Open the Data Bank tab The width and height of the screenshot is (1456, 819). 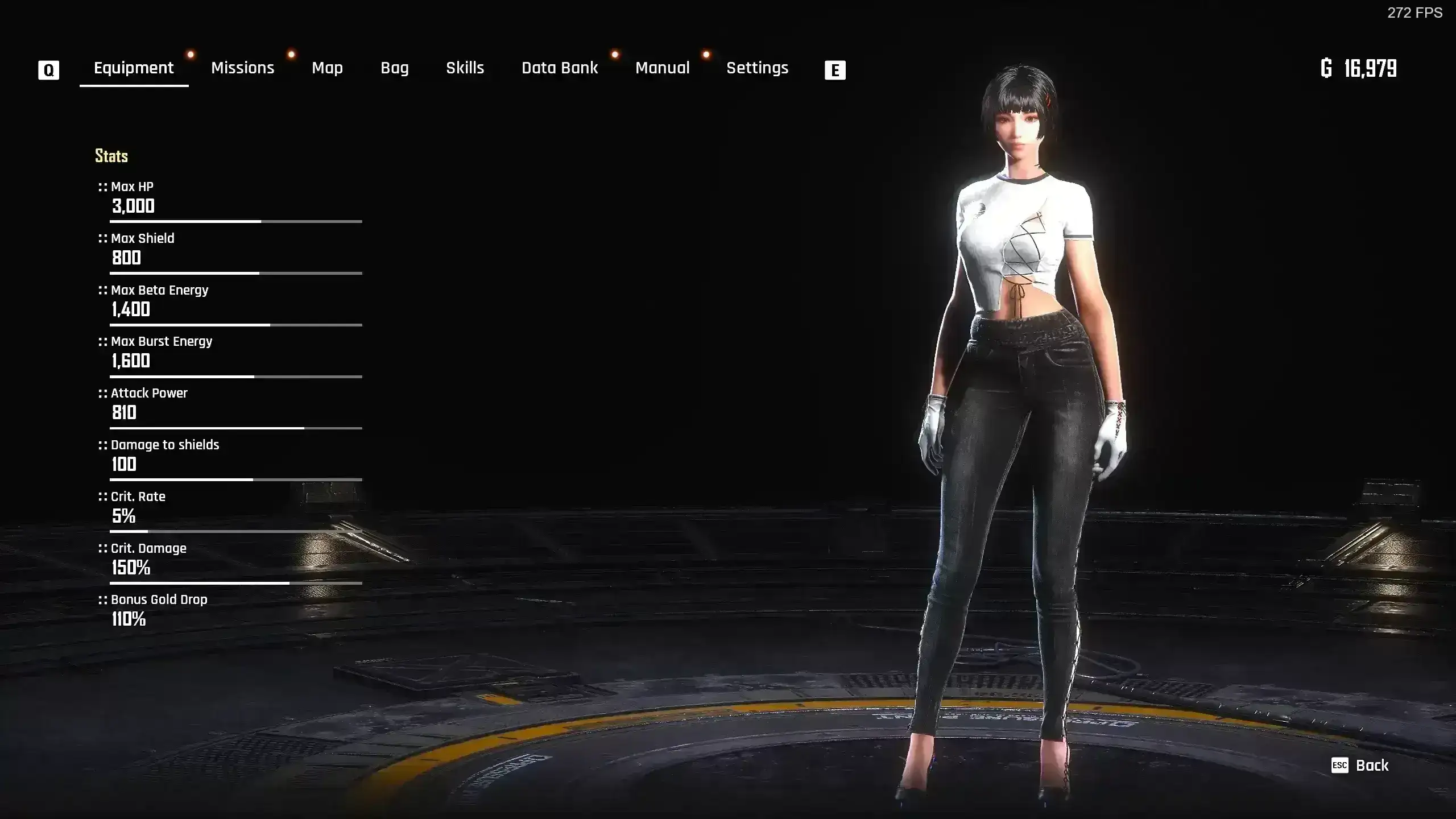560,68
